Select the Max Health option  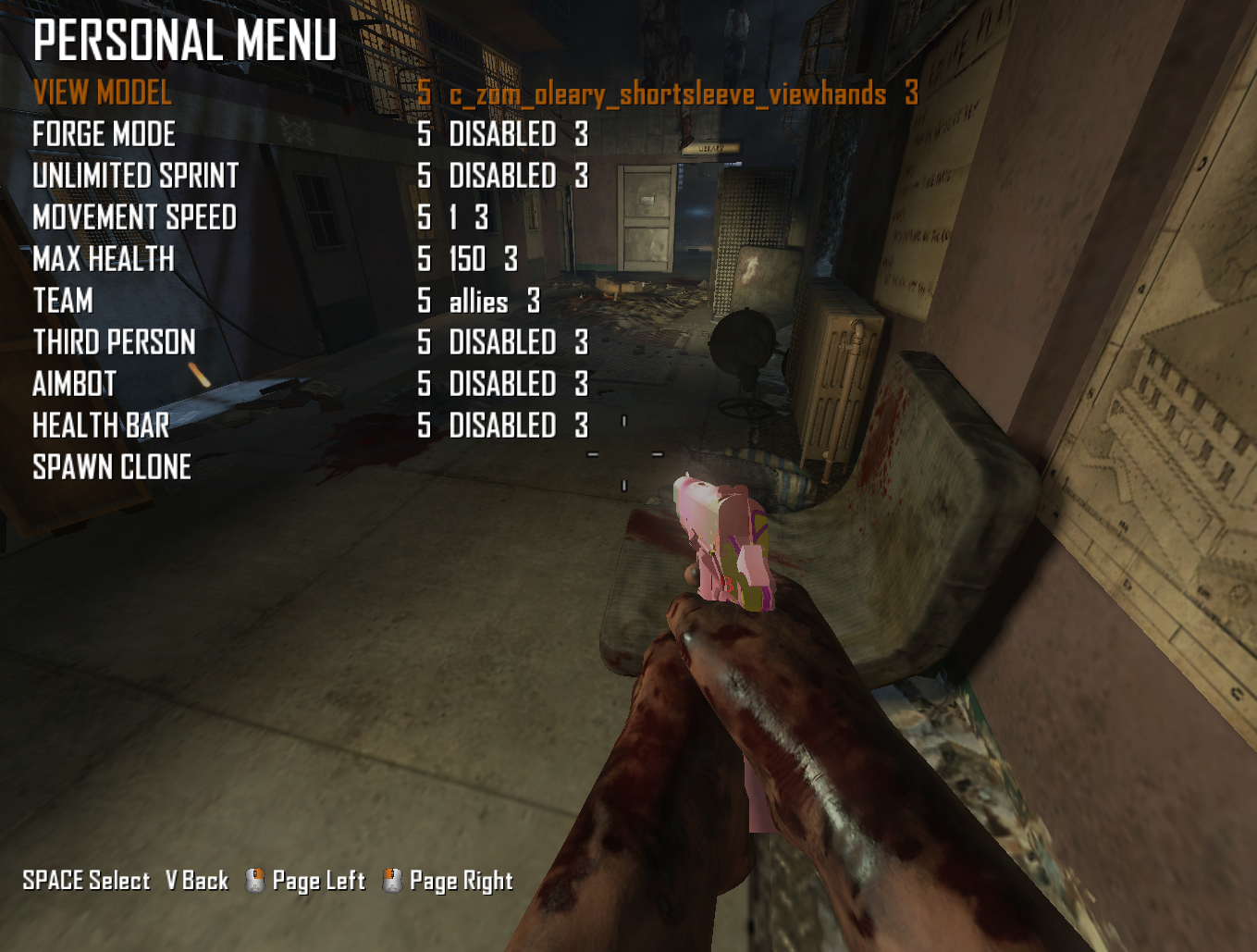click(104, 259)
